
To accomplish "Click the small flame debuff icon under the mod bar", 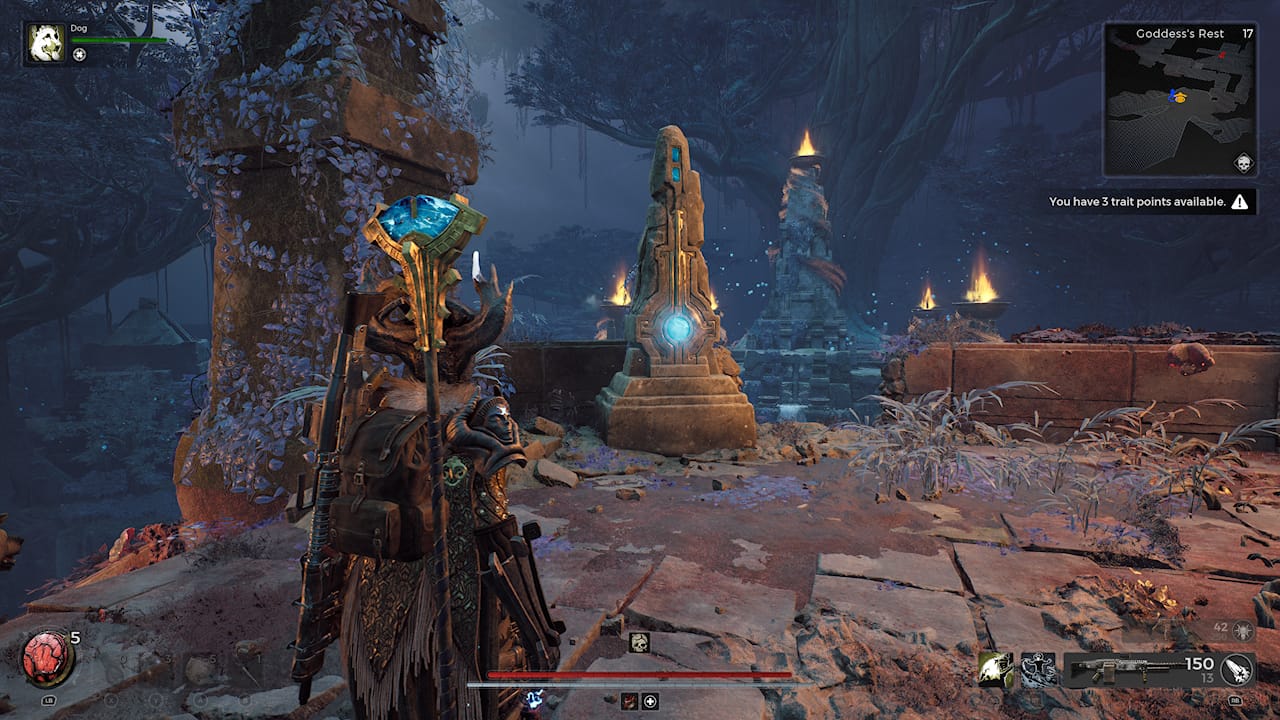I will click(628, 700).
